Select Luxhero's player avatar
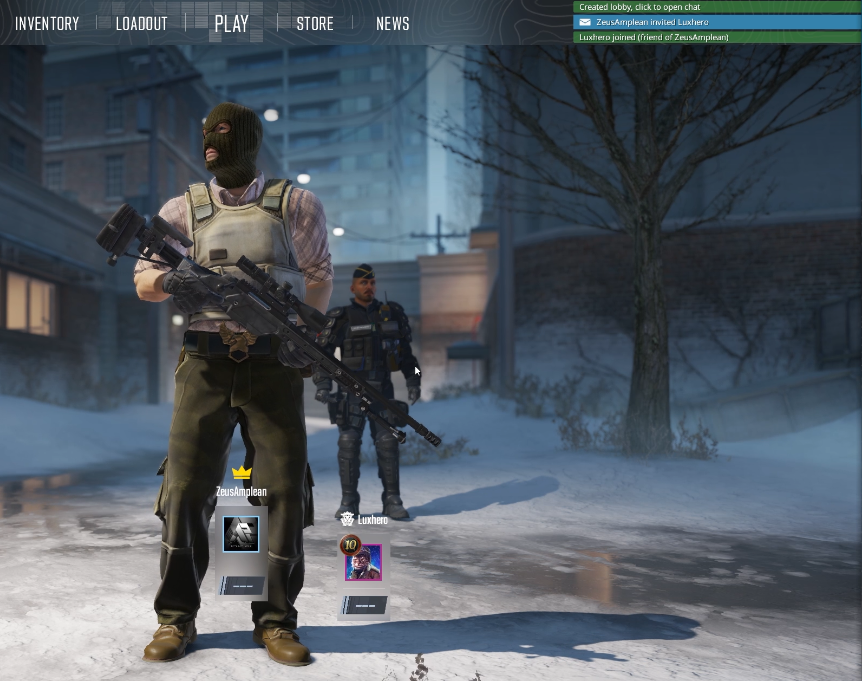 363,562
